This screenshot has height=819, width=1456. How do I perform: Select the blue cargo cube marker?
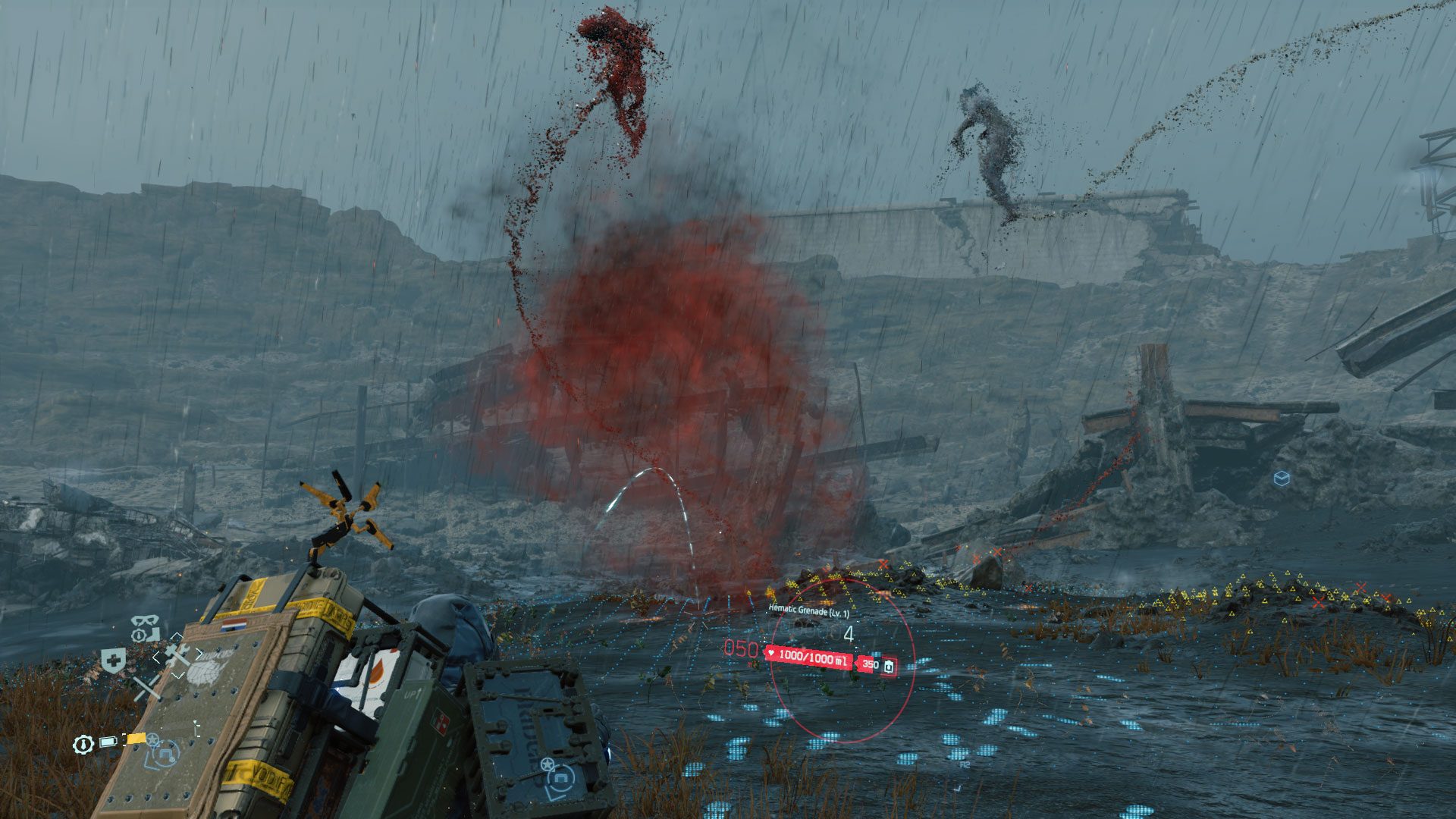coord(1282,479)
